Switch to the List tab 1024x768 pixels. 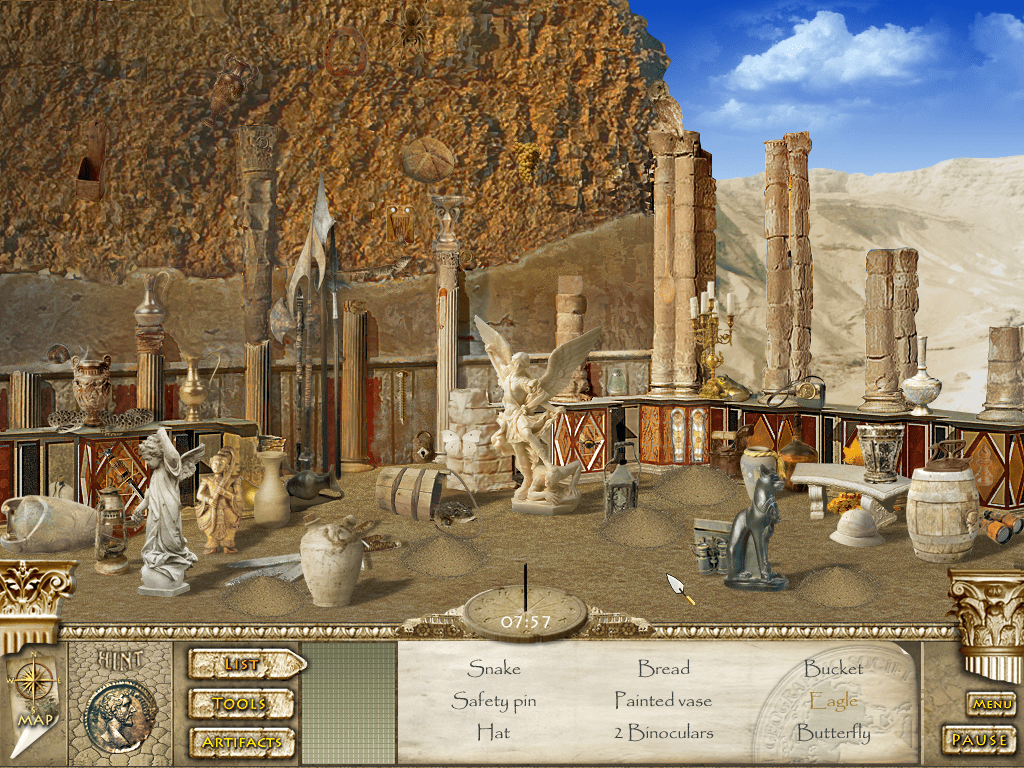244,664
